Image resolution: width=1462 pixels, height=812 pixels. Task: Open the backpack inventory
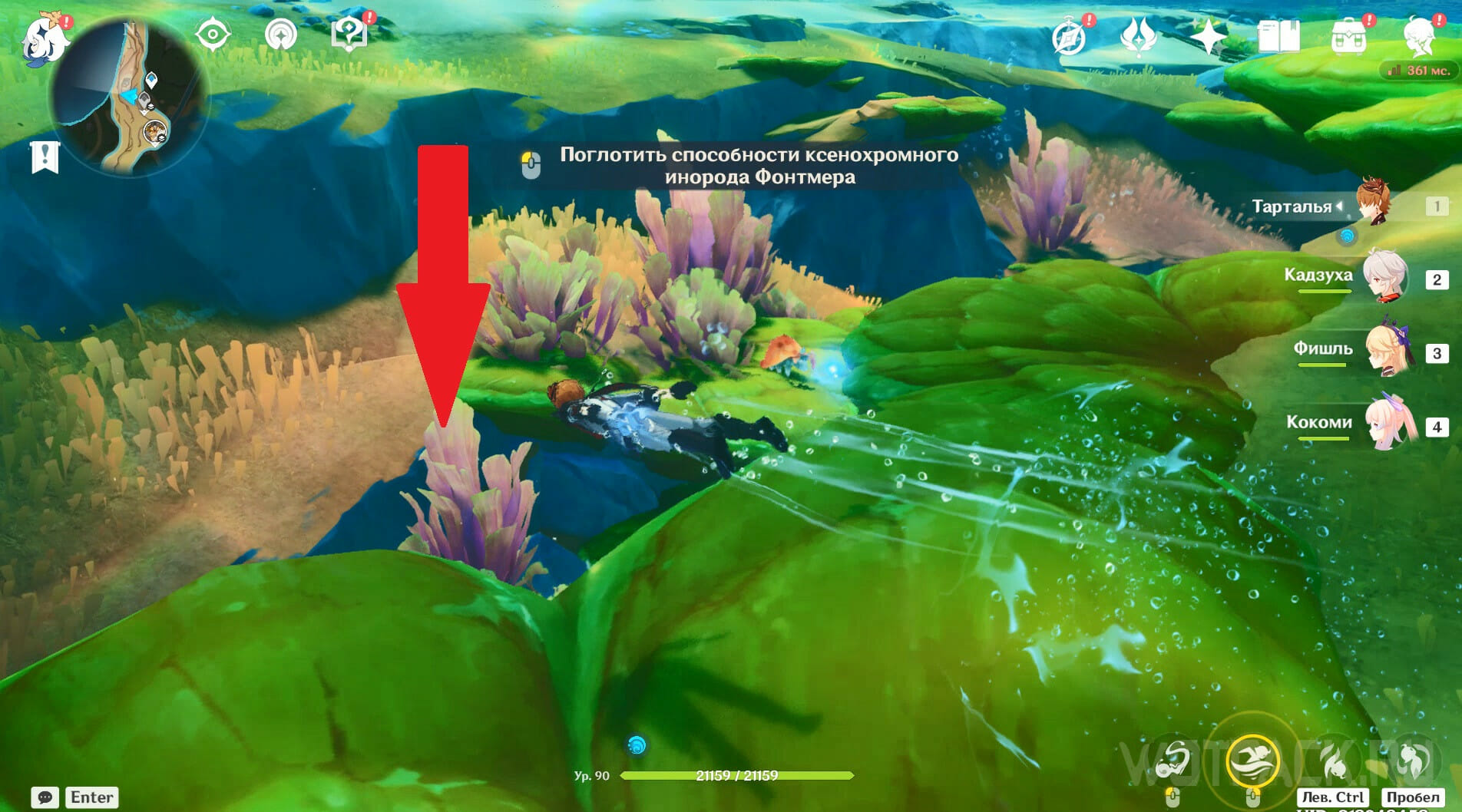[1348, 36]
